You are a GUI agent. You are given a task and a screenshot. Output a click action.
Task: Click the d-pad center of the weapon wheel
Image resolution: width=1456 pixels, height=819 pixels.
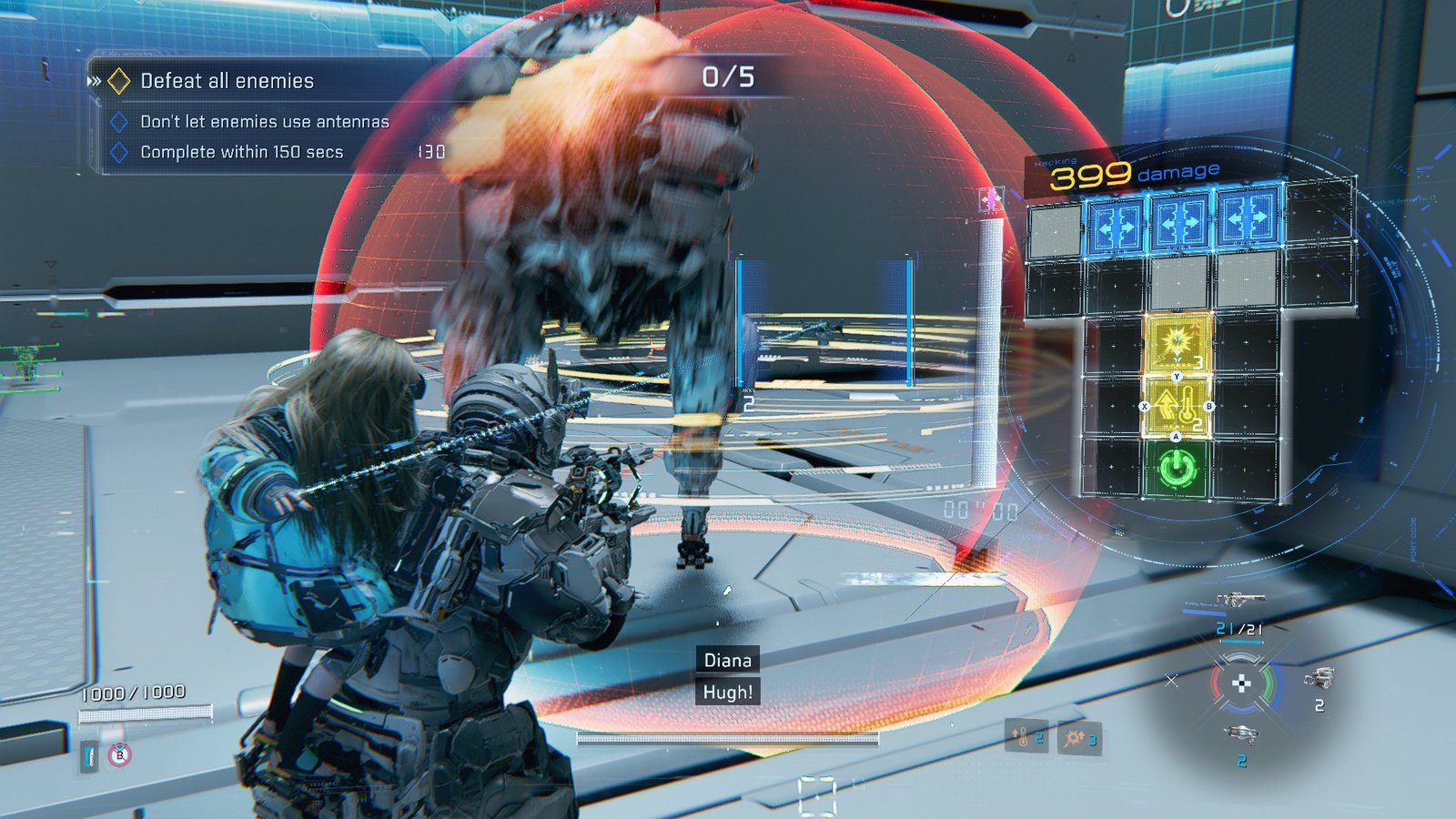click(x=1241, y=683)
